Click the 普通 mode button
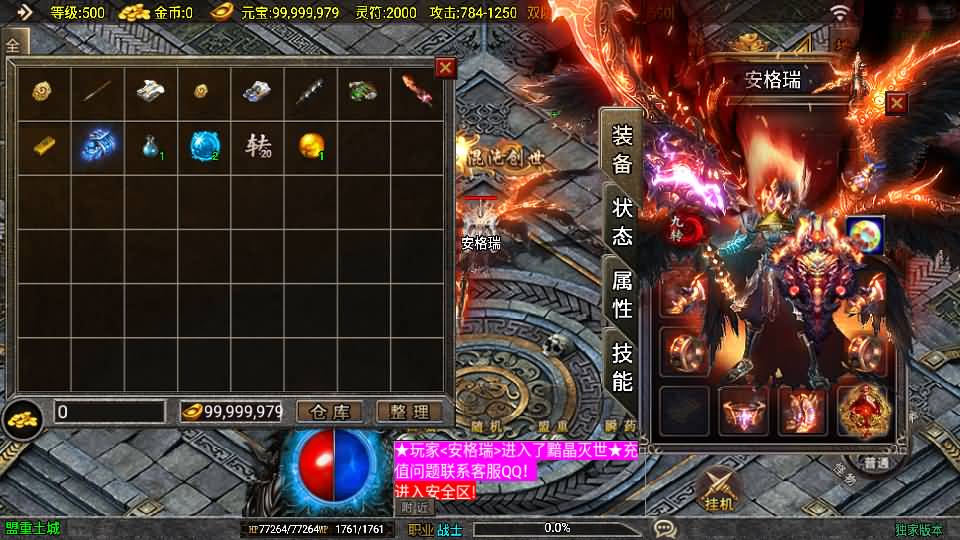Screen dimensions: 960x540 click(877, 463)
